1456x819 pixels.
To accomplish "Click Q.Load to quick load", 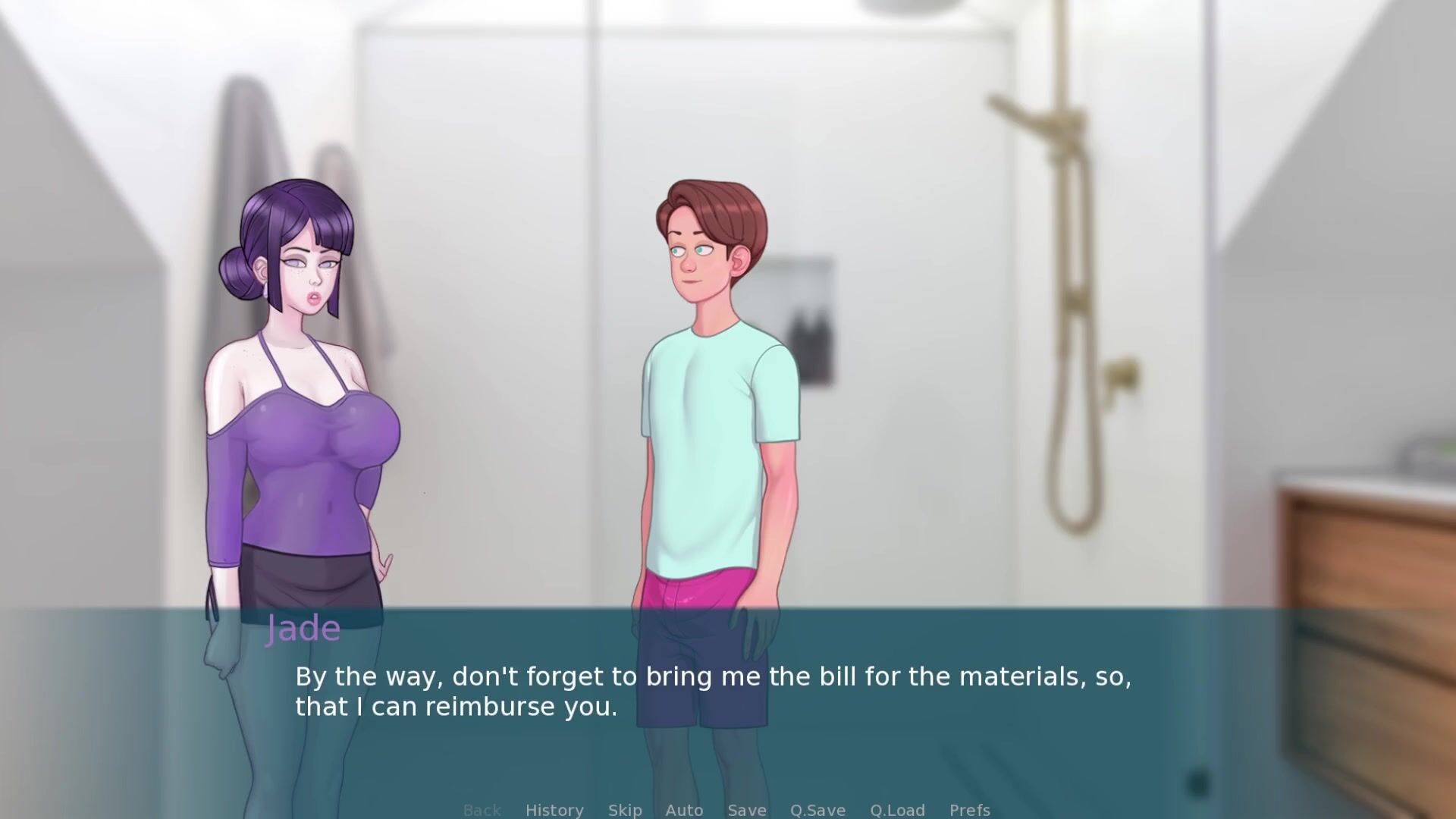I will coord(897,810).
